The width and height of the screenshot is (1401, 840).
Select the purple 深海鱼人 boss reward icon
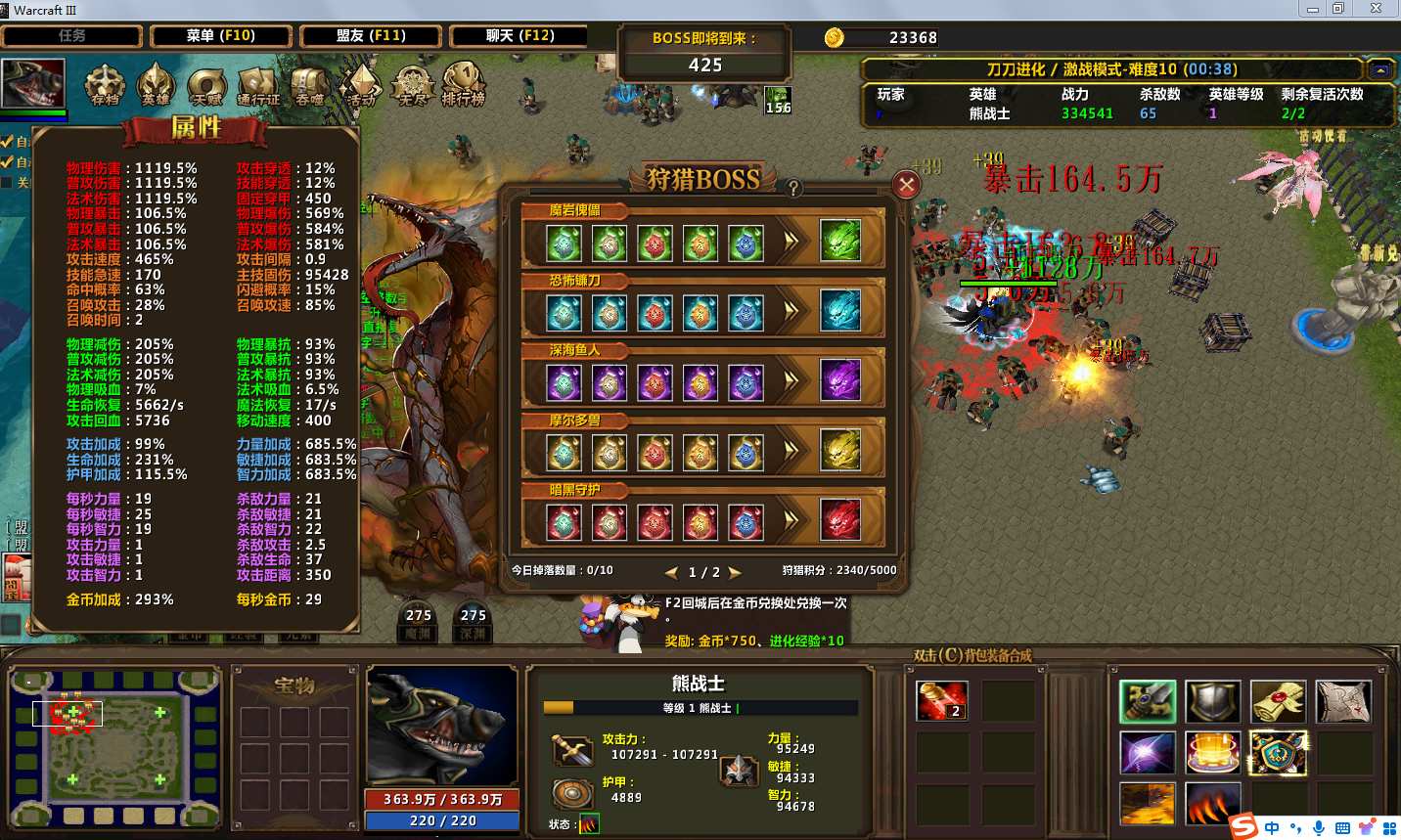coord(839,380)
